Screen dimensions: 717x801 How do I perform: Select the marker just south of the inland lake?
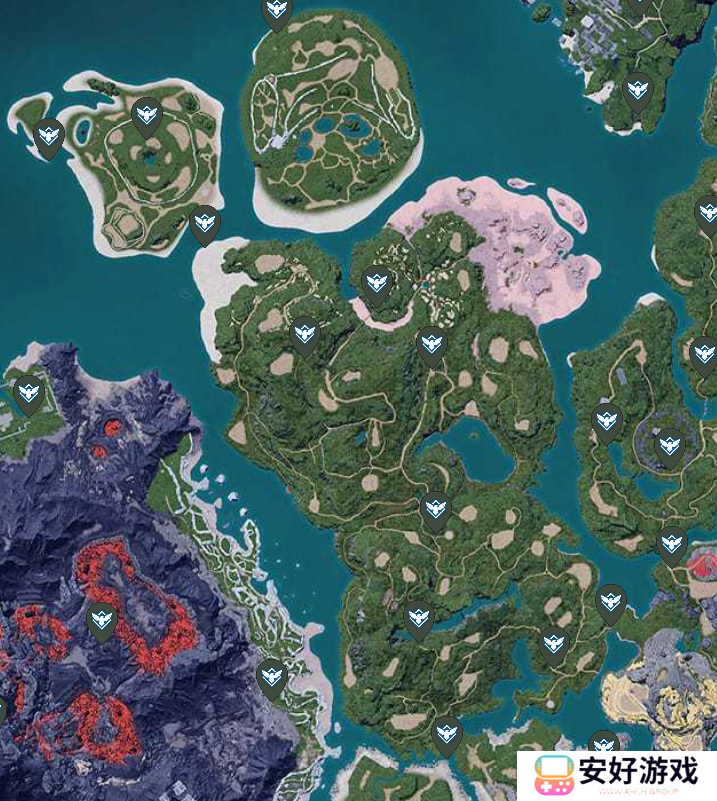tap(434, 510)
